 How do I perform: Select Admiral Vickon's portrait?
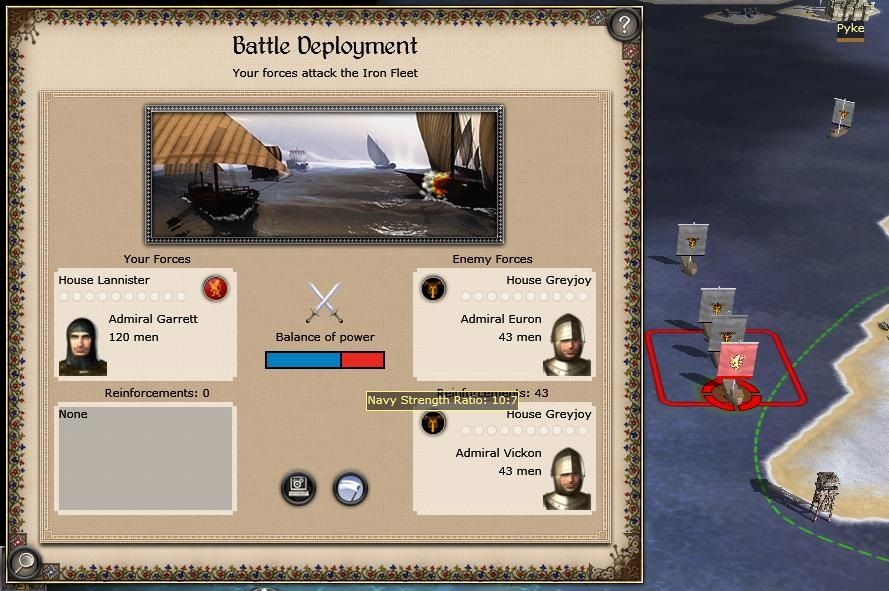click(567, 480)
